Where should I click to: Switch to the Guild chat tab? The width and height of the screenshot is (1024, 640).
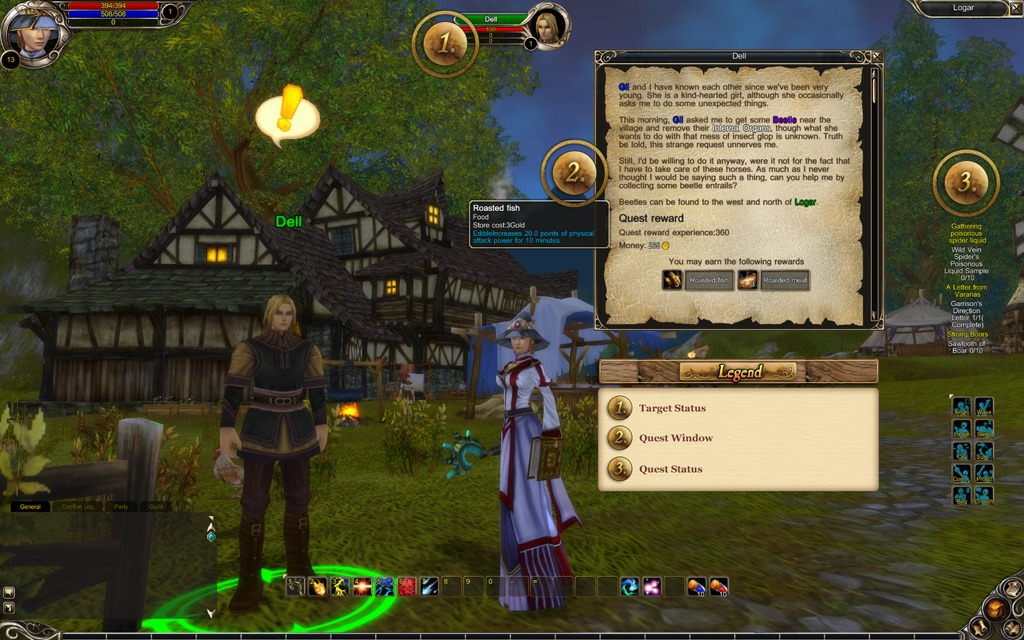click(156, 507)
